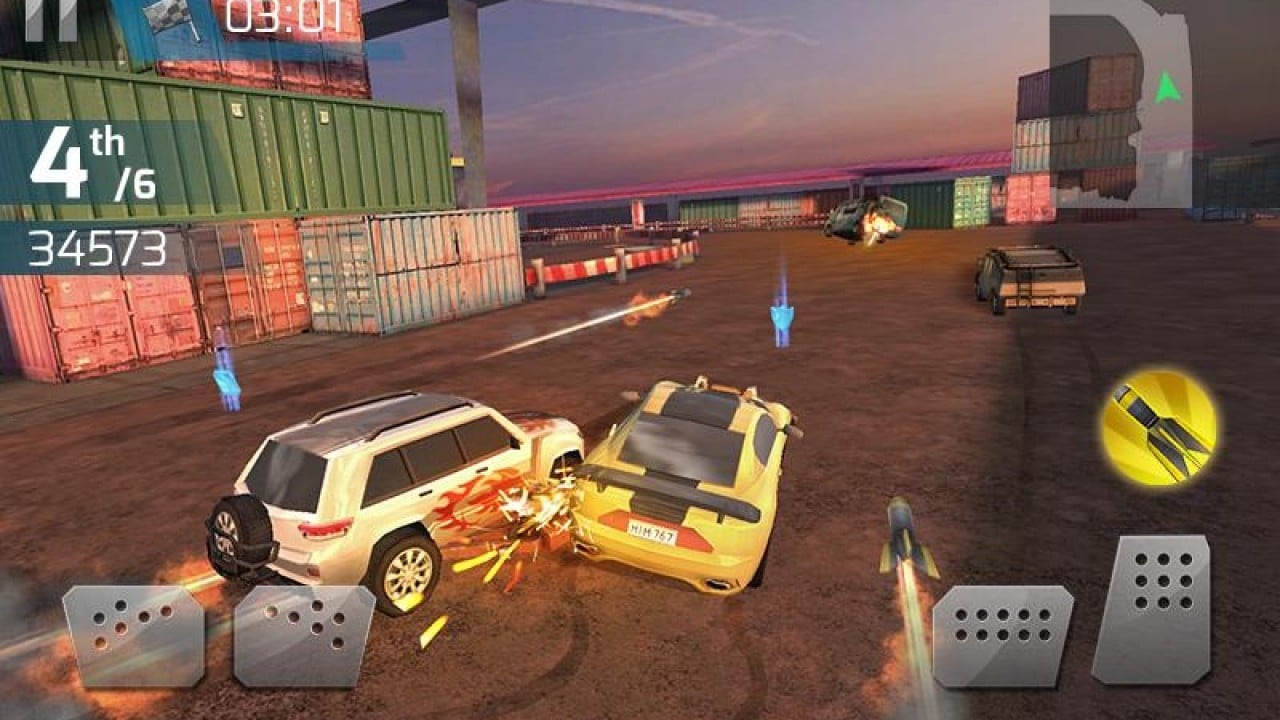Viewport: 1280px width, 720px height.
Task: Hit the wide brake pedal
Action: (1002, 635)
